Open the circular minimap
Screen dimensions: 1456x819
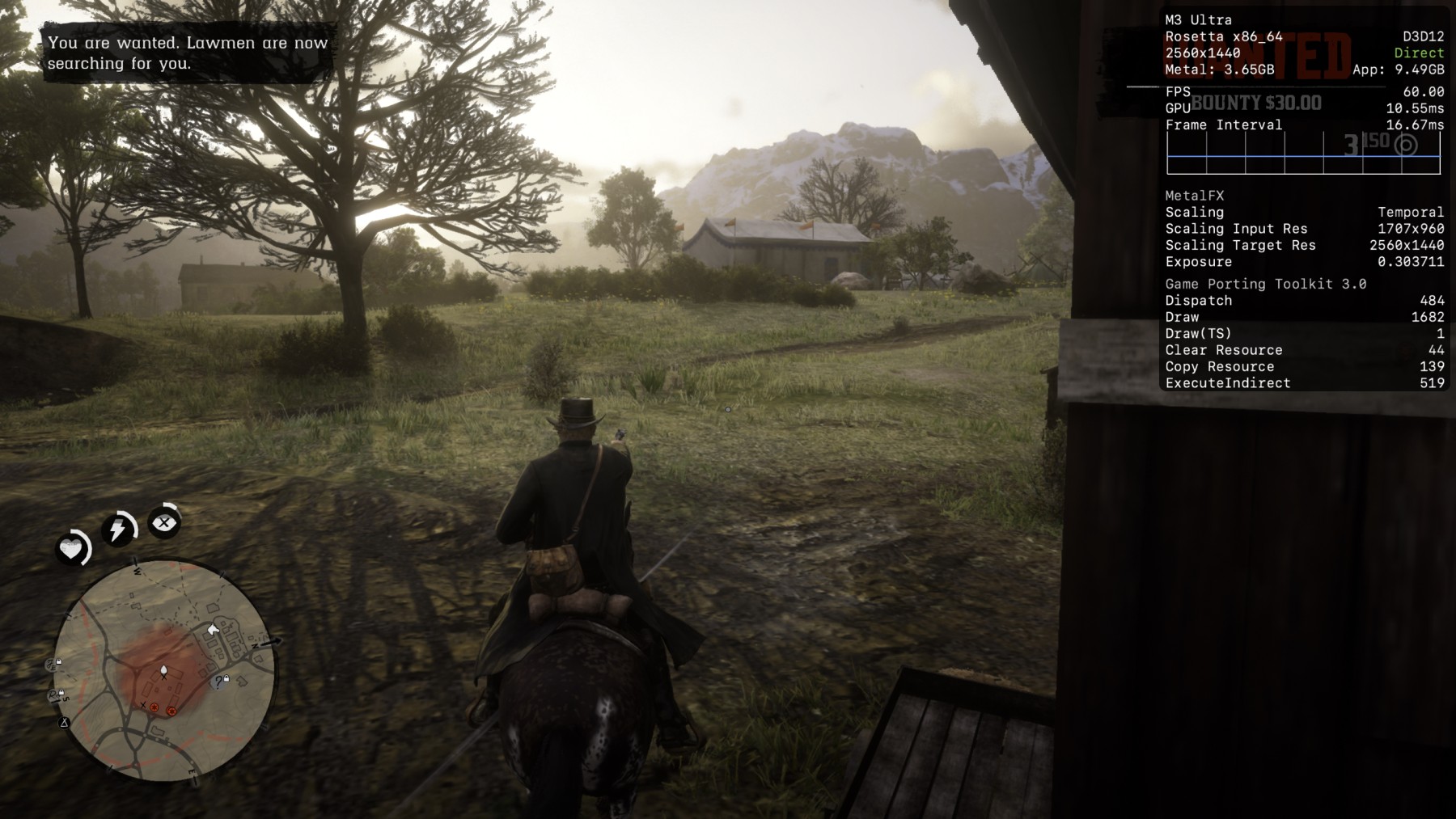click(163, 670)
